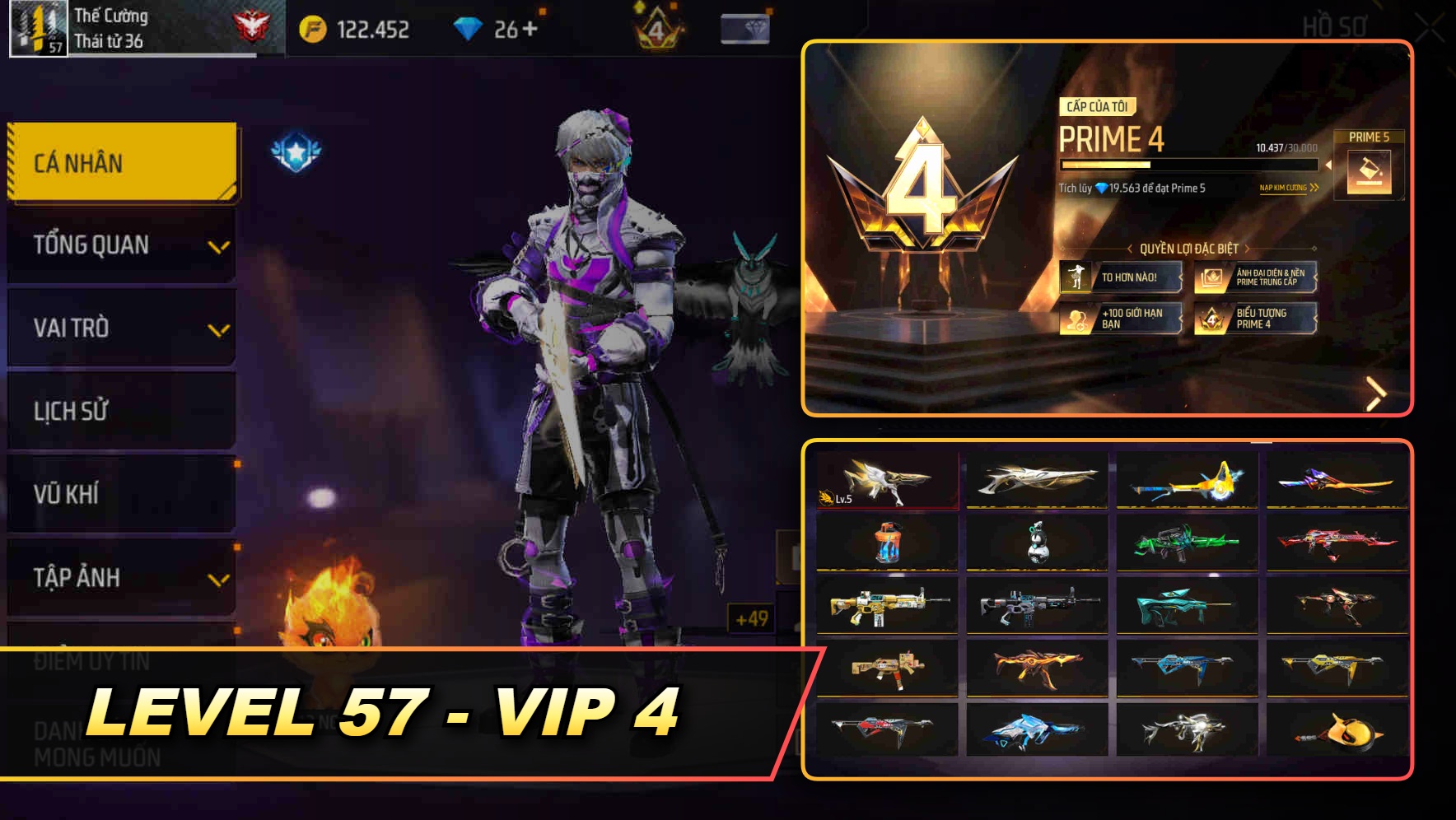Open the Prime 4 crown icon
This screenshot has height=820, width=1456.
pos(655,26)
